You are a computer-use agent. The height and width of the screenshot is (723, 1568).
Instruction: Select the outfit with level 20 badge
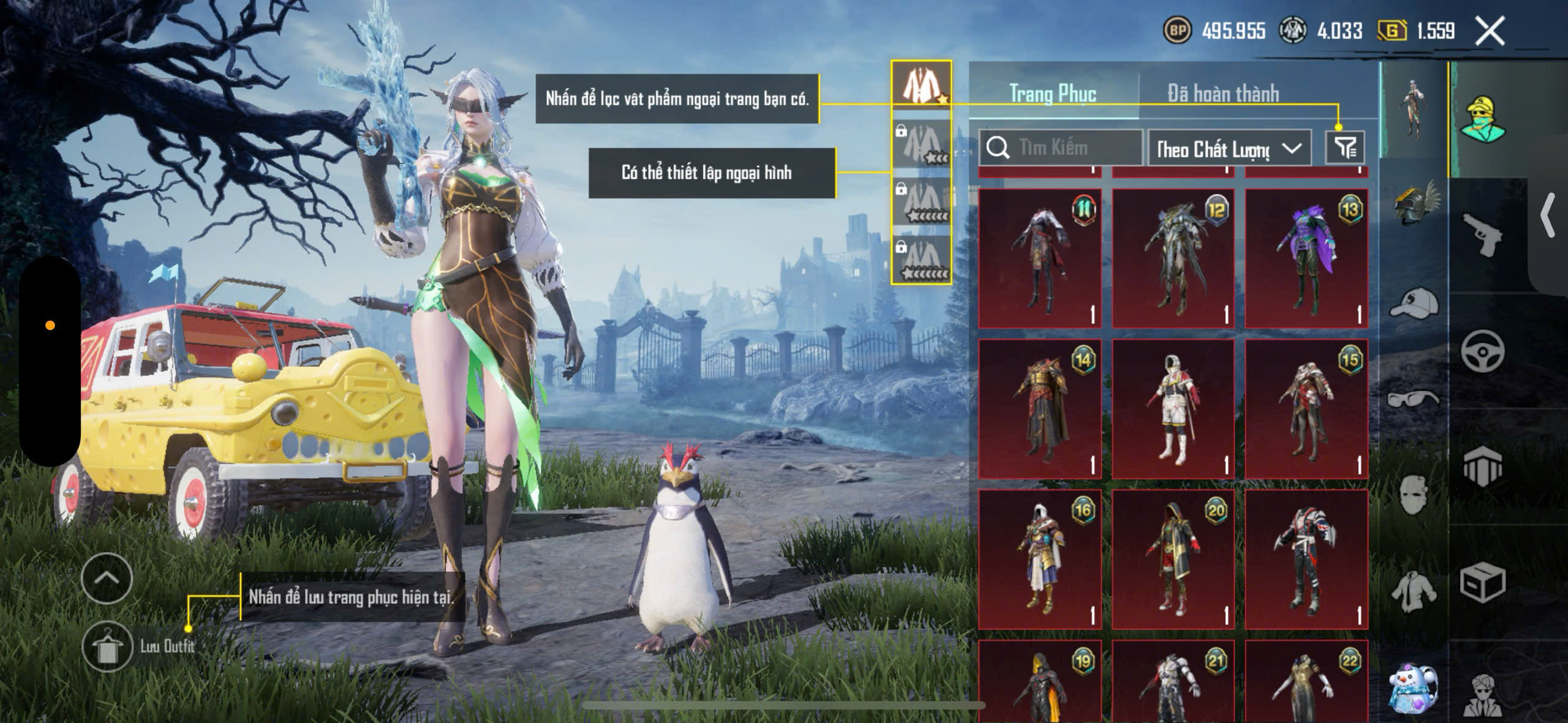[x=1173, y=560]
